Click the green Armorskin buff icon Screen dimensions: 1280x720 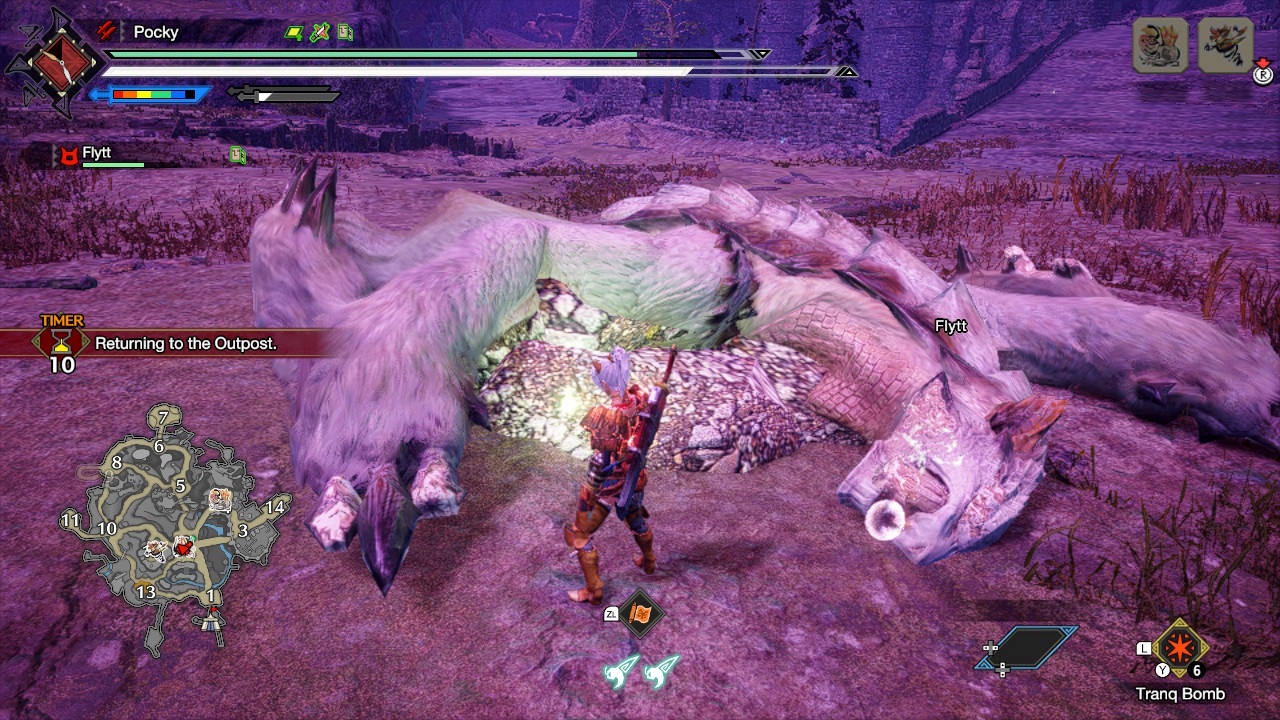(x=294, y=33)
